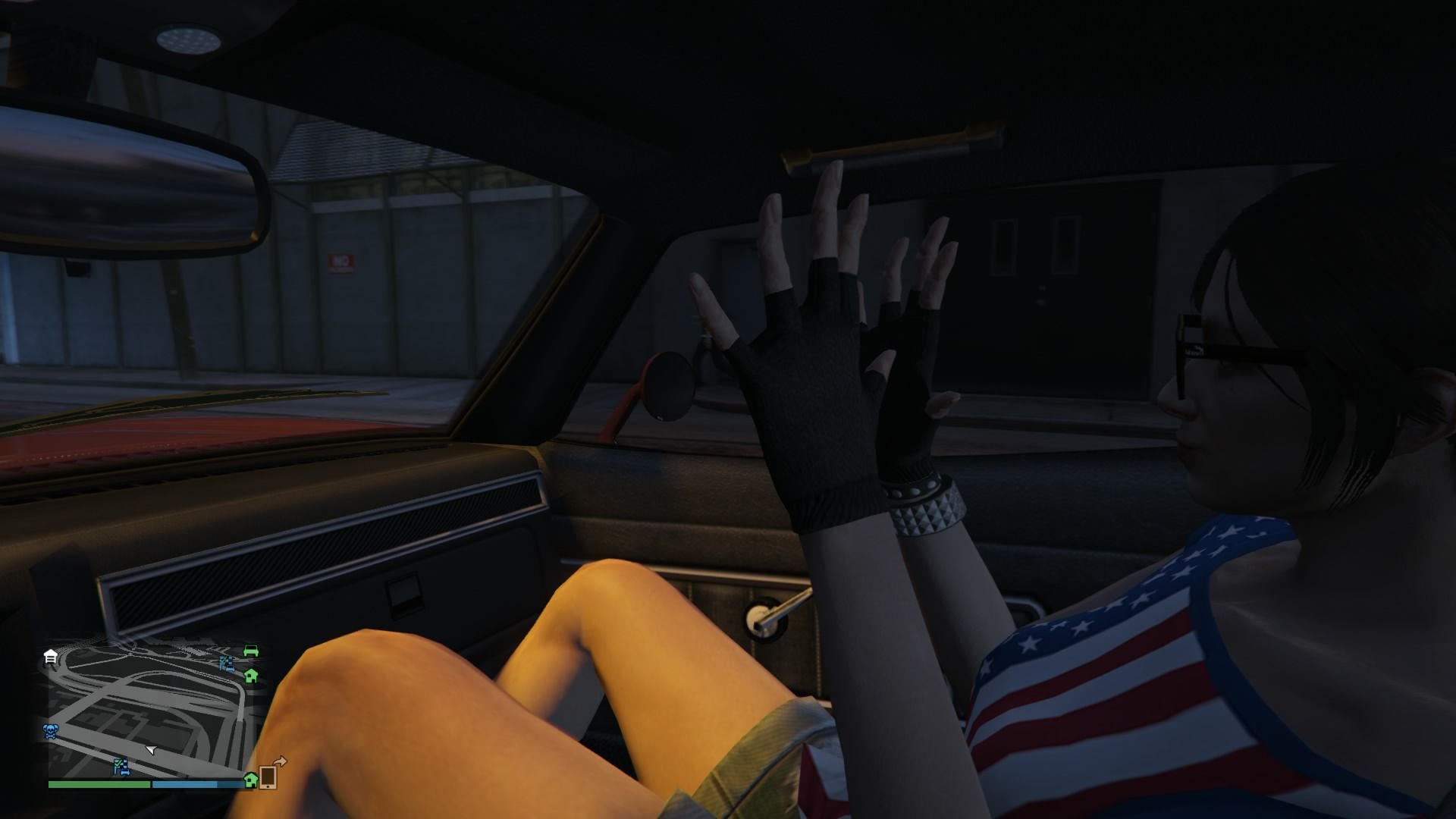The image size is (1456, 819).
Task: Open the green safehouse blip top-right of minimap
Action: point(252,676)
